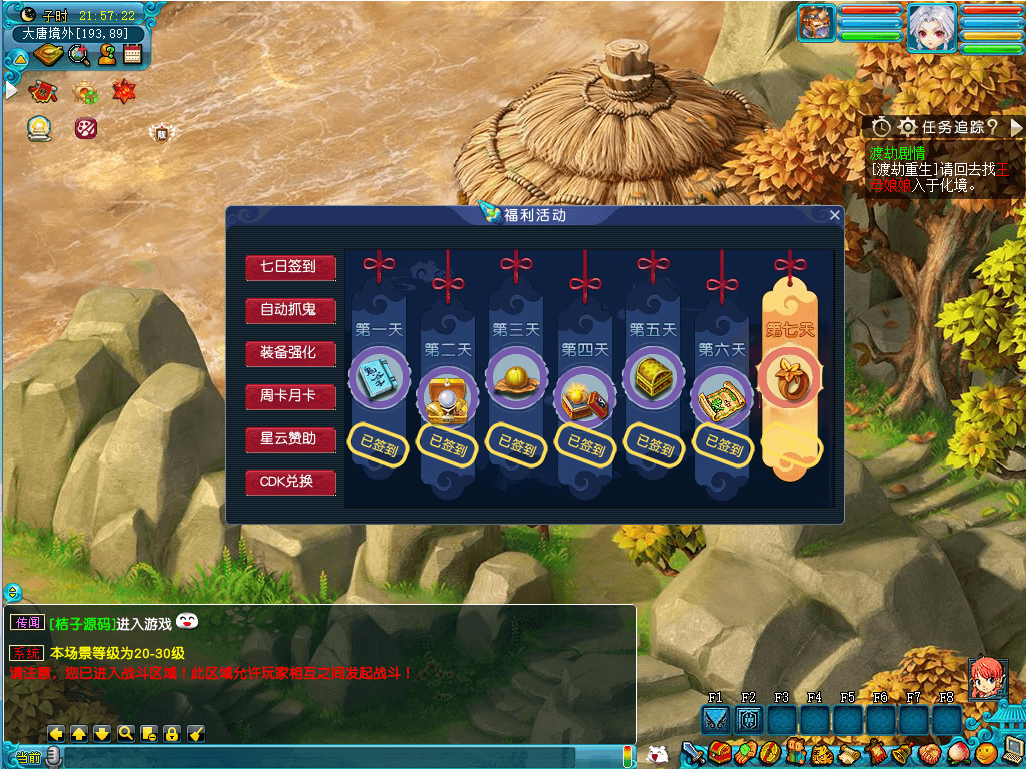
Task: Open the CDK兑换 redemption tab
Action: (x=289, y=482)
